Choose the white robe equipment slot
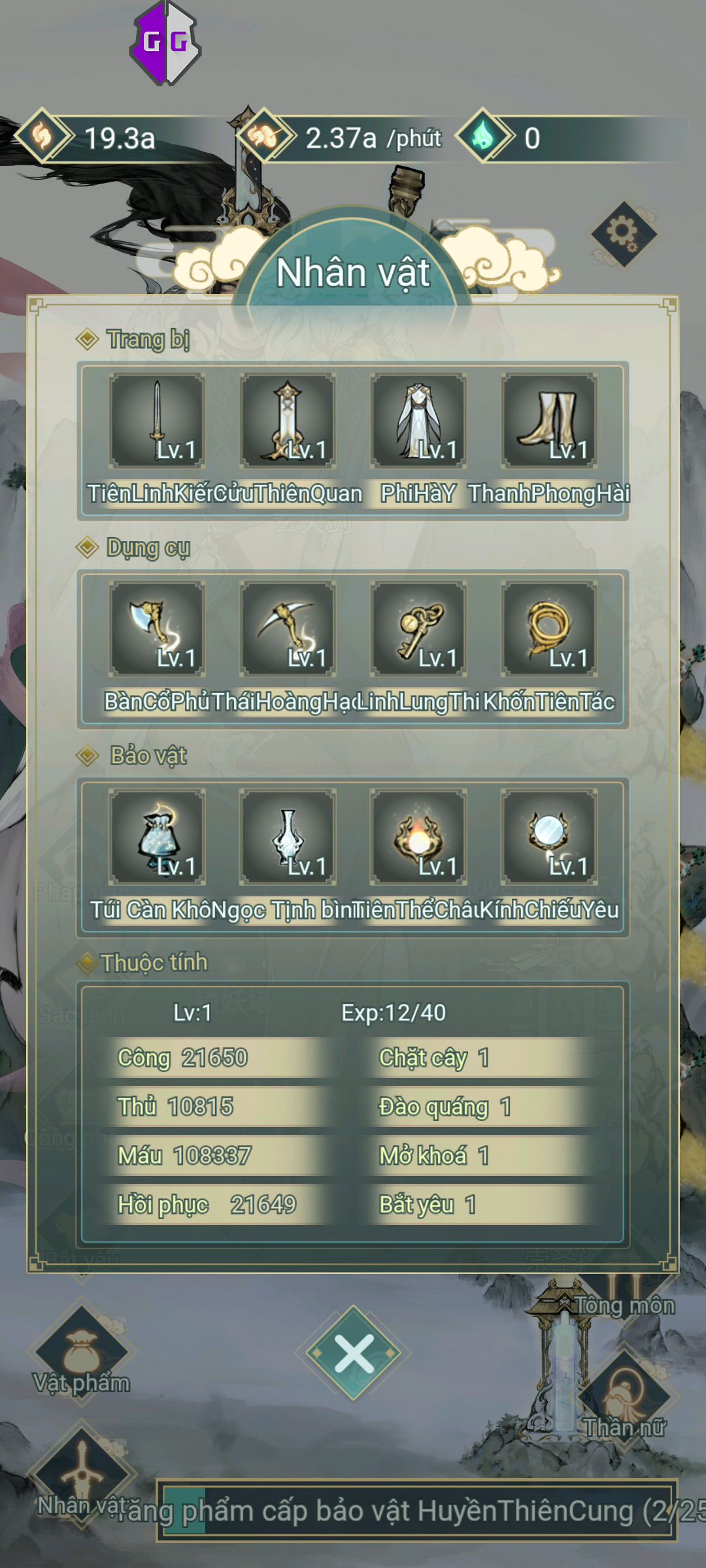706x1568 pixels. [x=418, y=421]
